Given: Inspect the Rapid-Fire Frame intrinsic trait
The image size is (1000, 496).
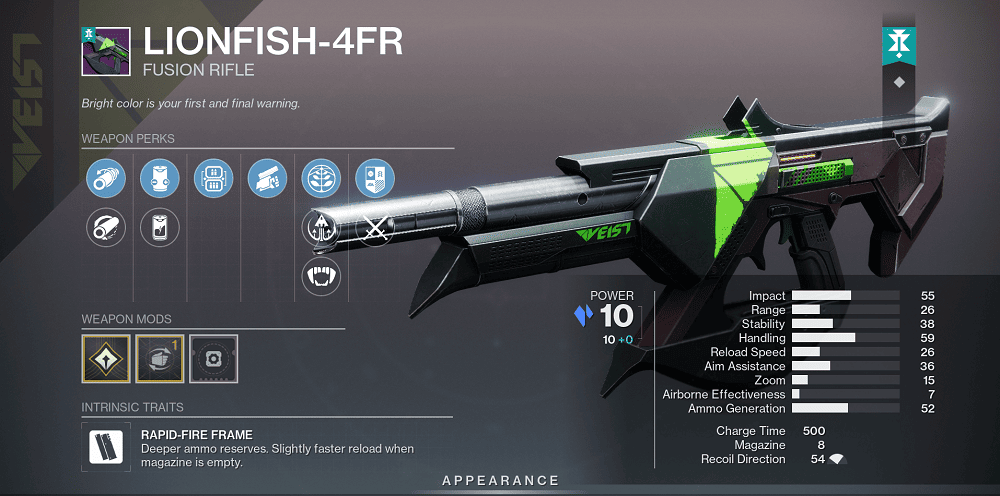Looking at the screenshot, I should (x=105, y=446).
